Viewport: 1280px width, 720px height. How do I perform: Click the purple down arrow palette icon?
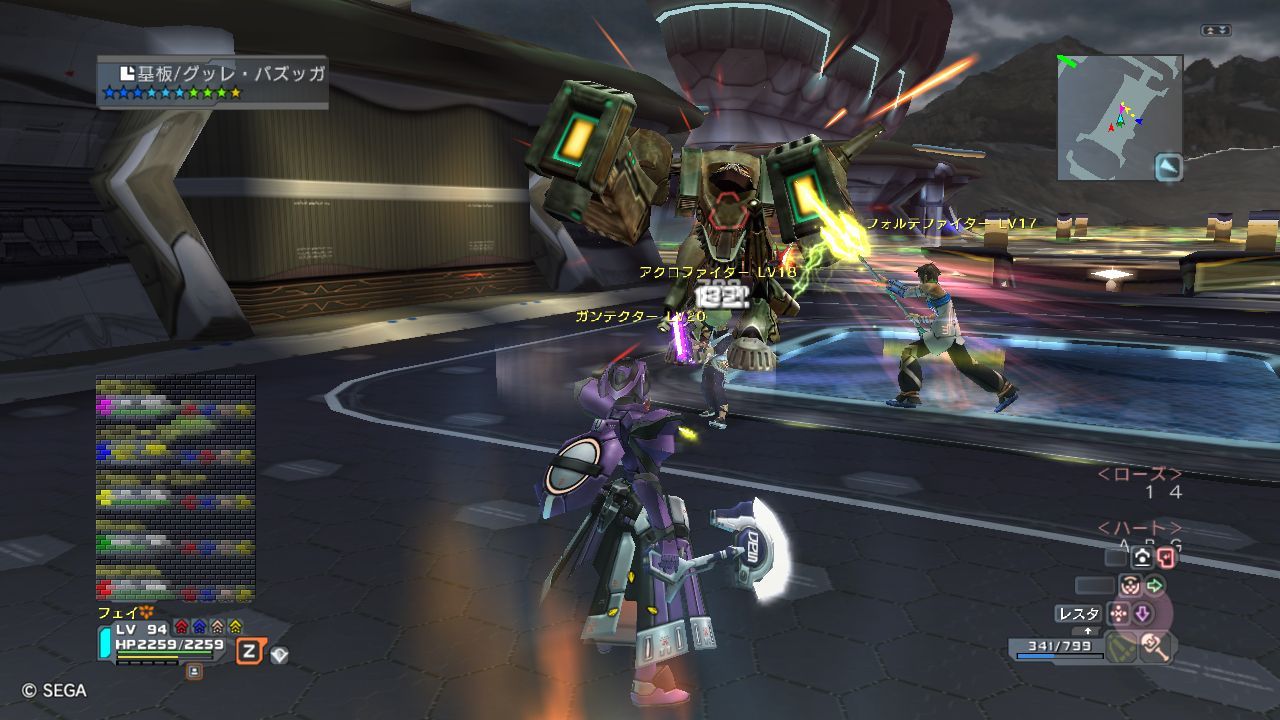1142,612
